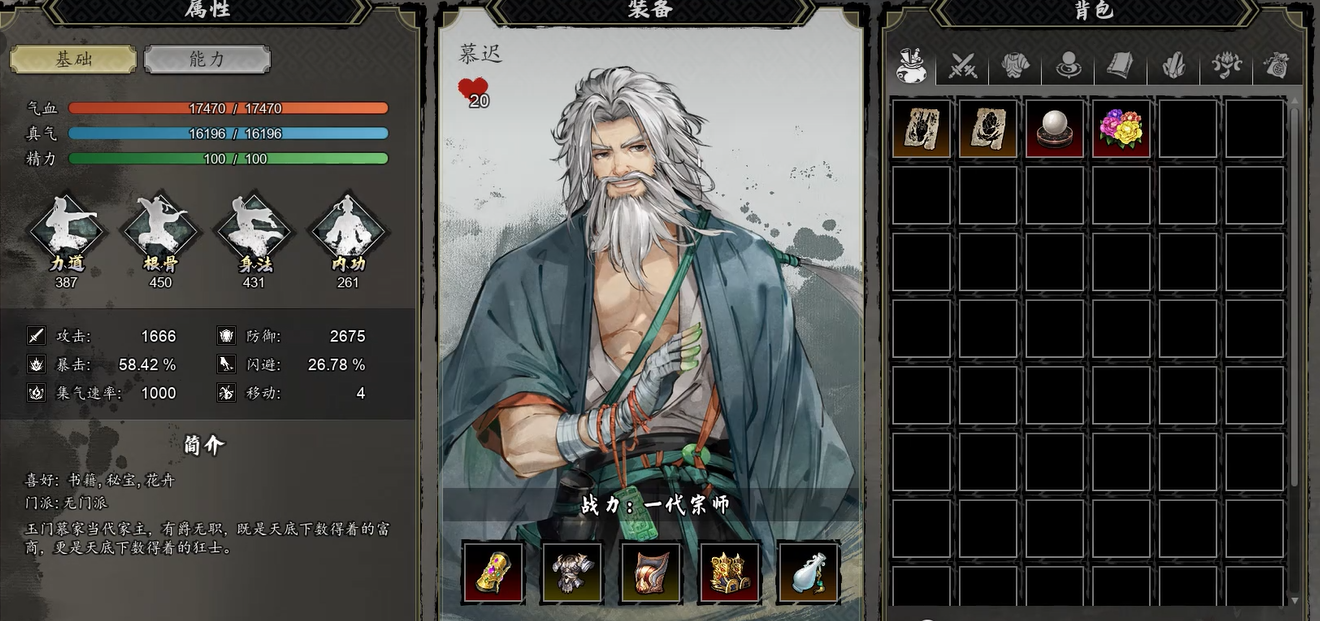The width and height of the screenshot is (1320, 621).
Task: Click the backpack scrollbar up arrow
Action: tap(1296, 102)
